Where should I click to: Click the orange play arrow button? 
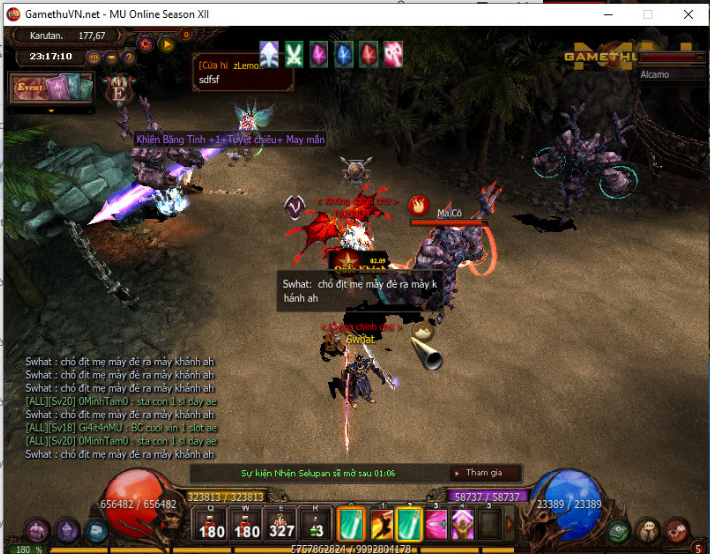click(x=166, y=44)
